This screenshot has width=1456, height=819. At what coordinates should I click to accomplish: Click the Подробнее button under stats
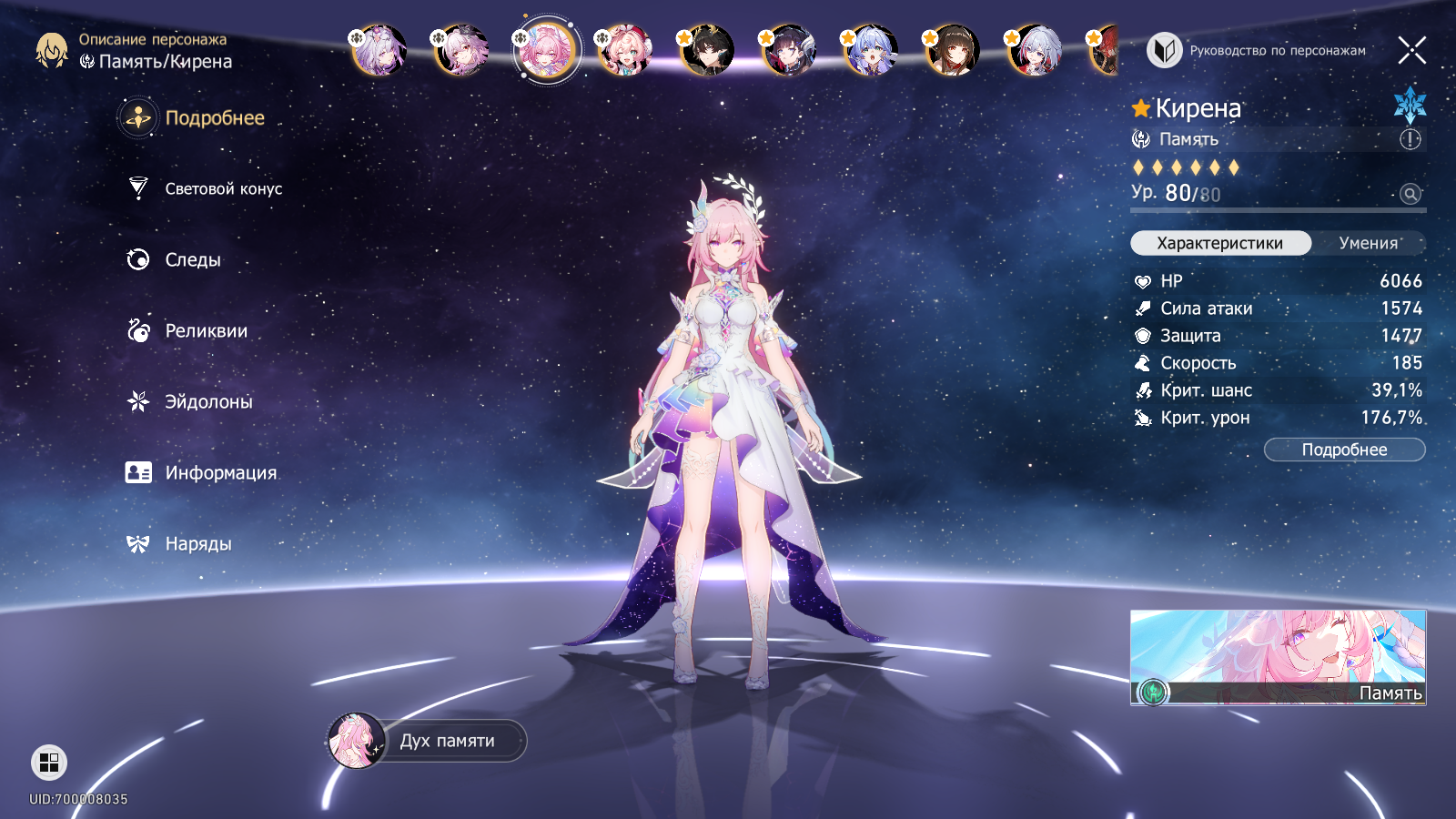pyautogui.click(x=1344, y=450)
